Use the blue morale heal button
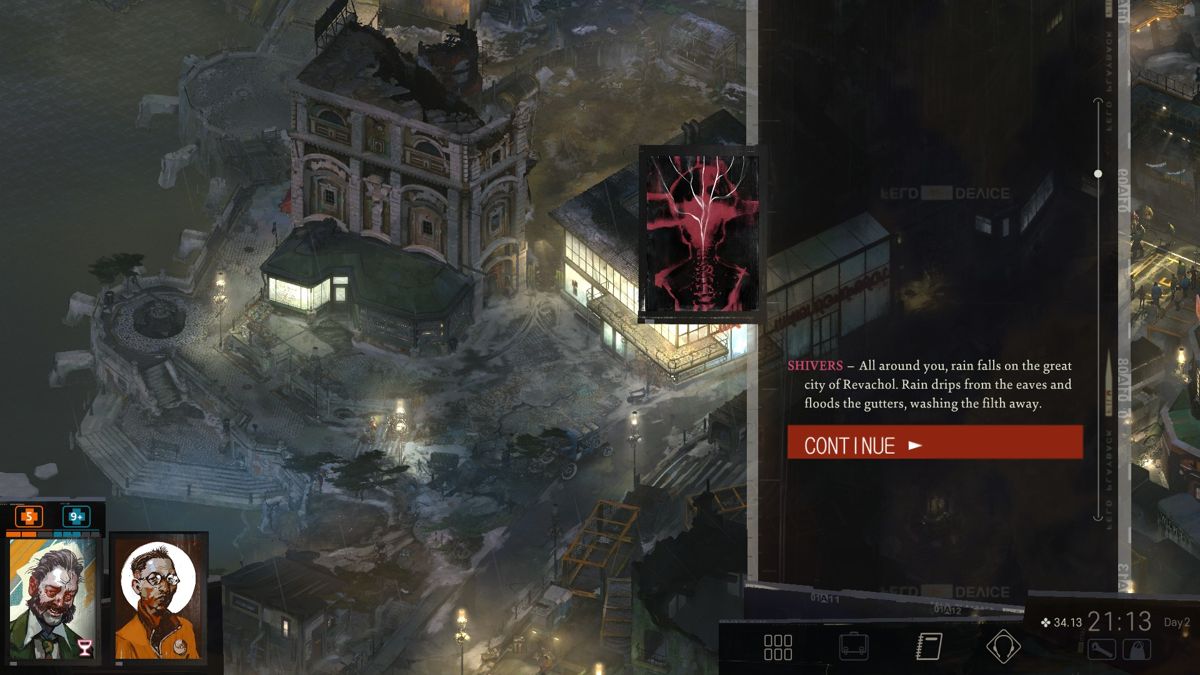The image size is (1200, 675). coord(76,517)
